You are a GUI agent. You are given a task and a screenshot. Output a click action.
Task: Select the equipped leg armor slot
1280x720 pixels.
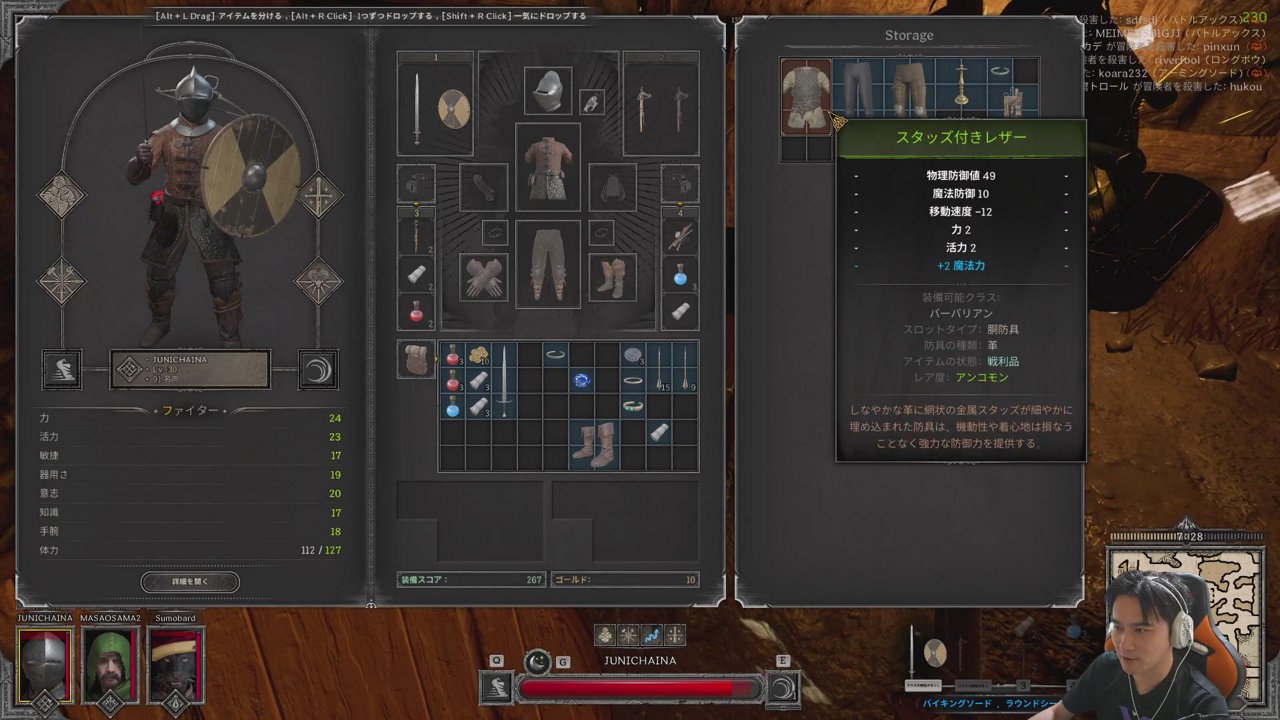(547, 263)
